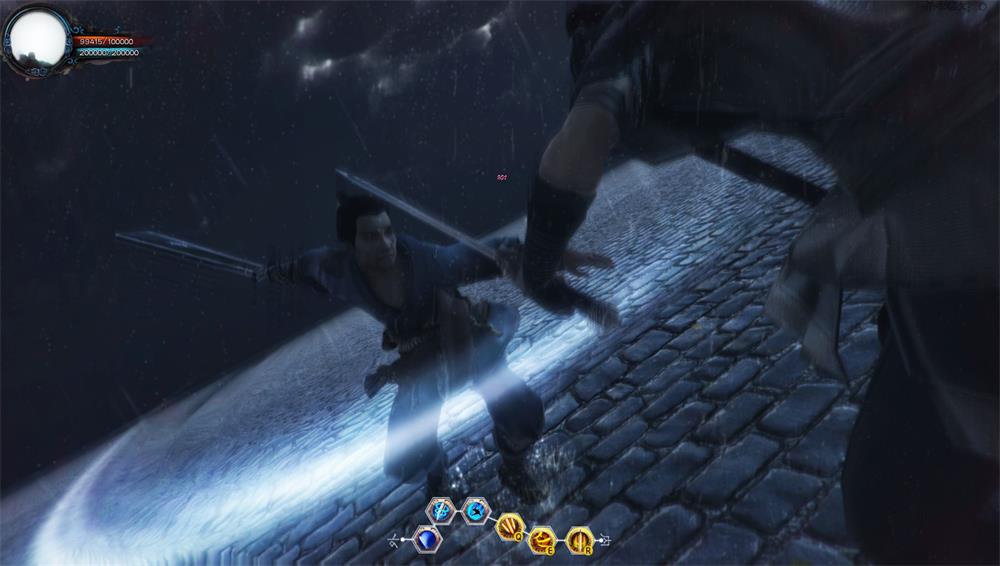This screenshot has width=1000, height=566.
Task: Activate the golden sword-burst R skill
Action: click(578, 541)
